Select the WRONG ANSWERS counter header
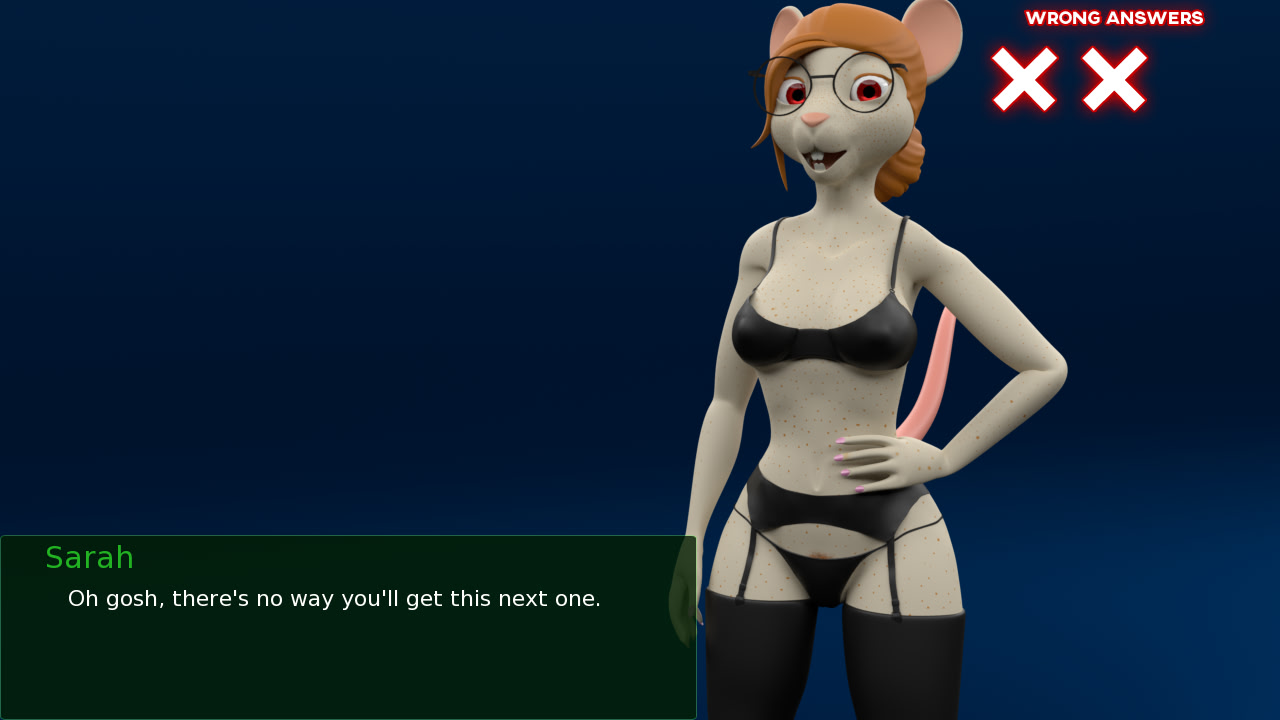Viewport: 1280px width, 720px height. click(x=1114, y=17)
